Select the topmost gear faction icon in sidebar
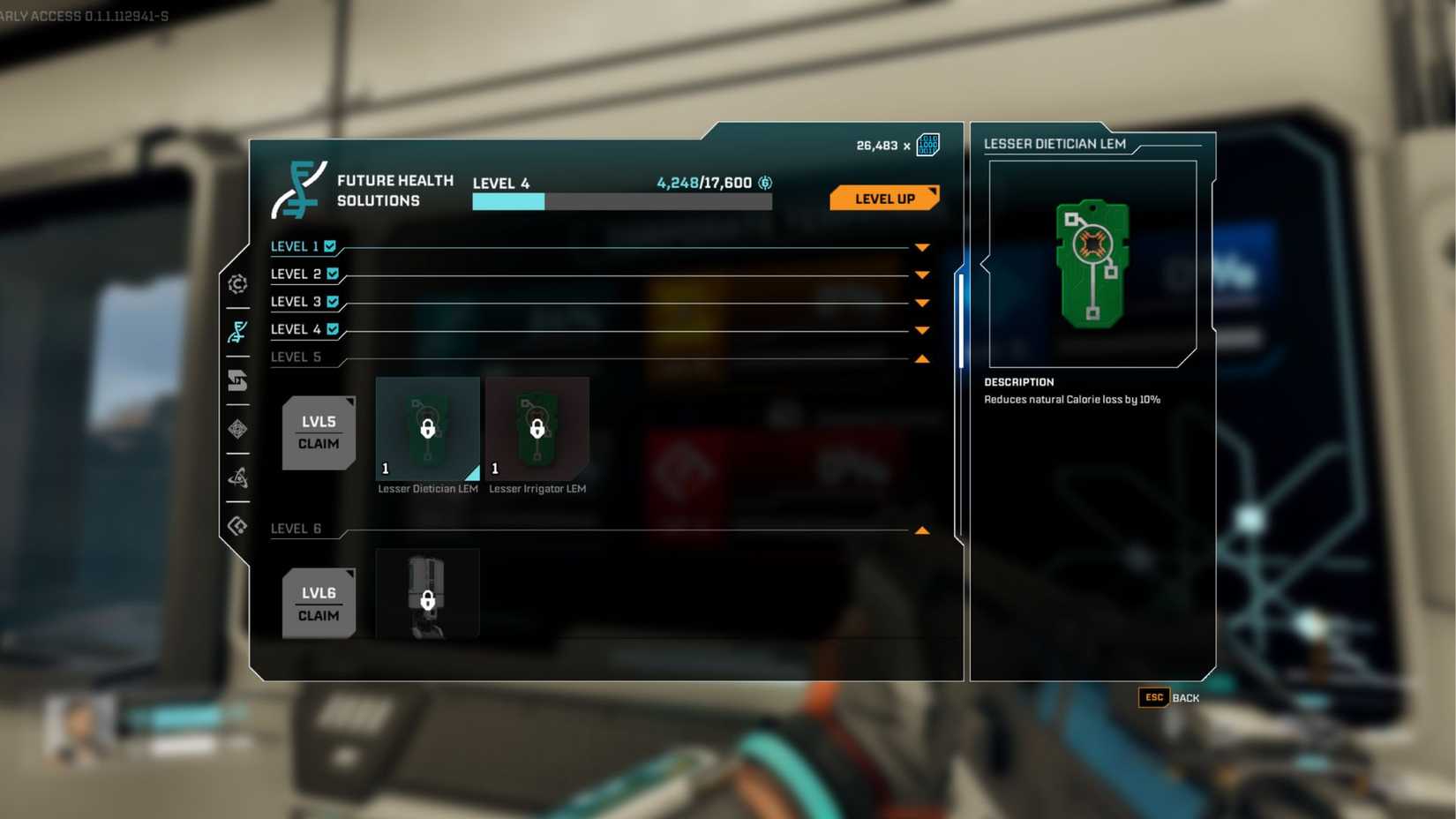The width and height of the screenshot is (1456, 819). 236,284
